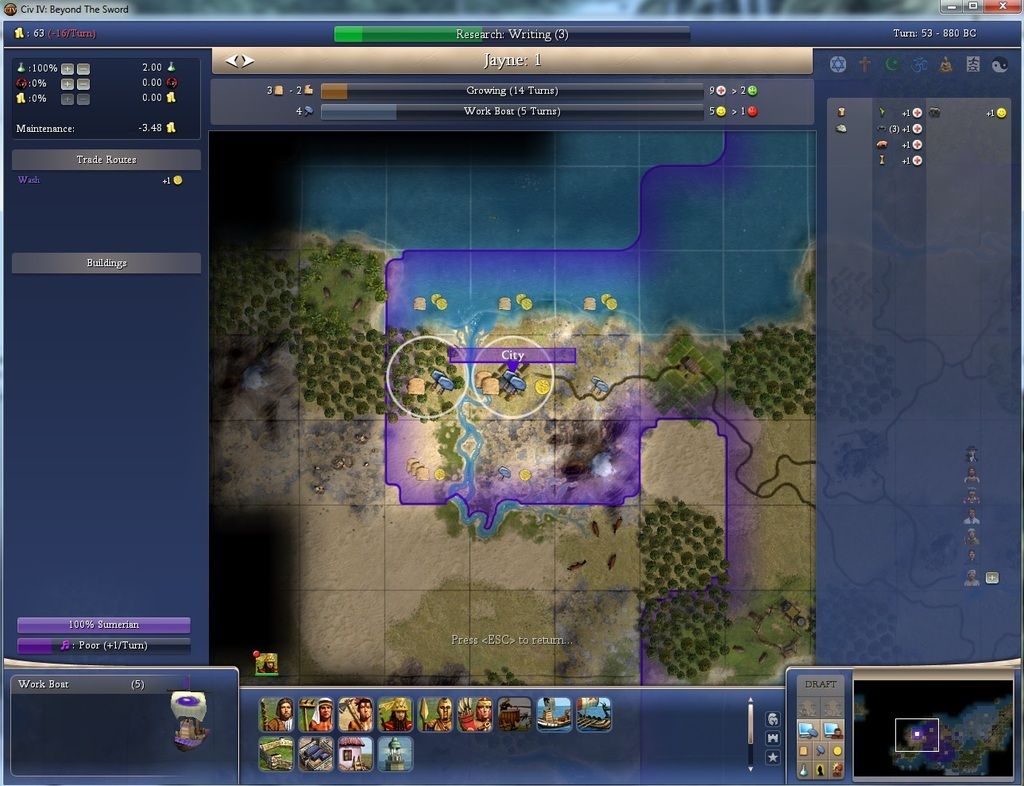1024x786 pixels.
Task: Choose the galley with striped sail build option
Action: coord(593,714)
